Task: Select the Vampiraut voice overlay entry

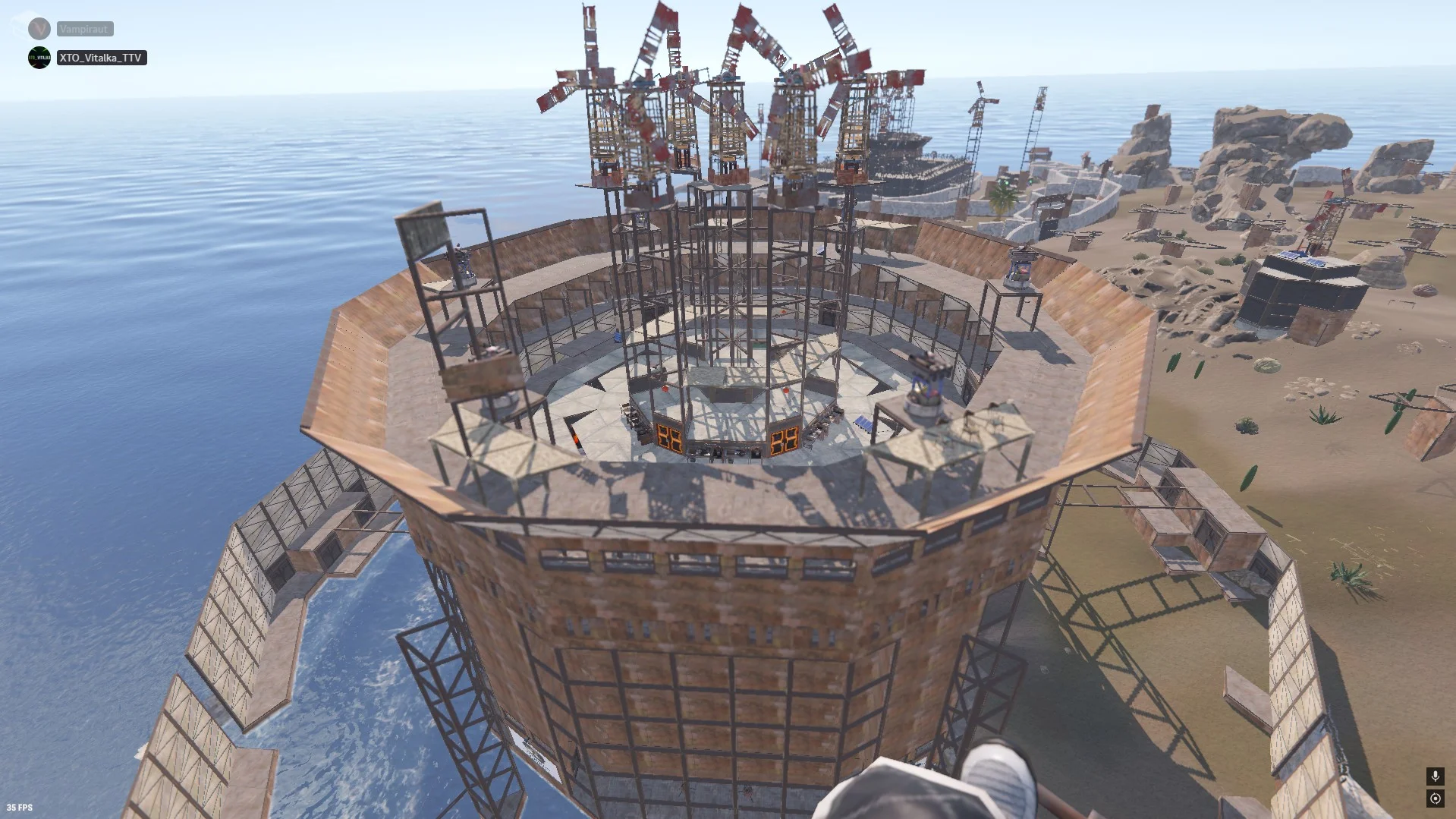Action: [x=84, y=29]
